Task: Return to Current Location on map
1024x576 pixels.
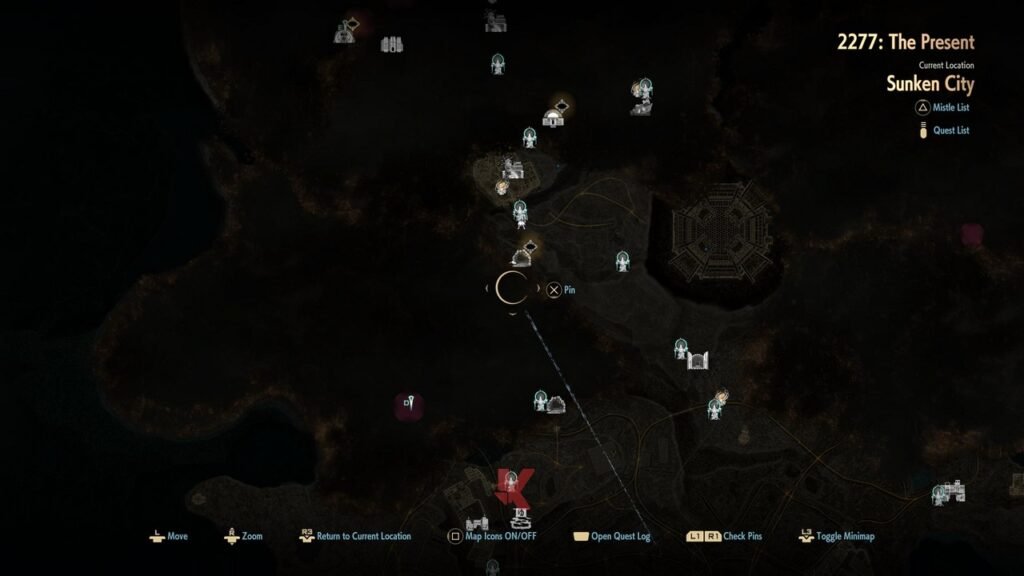Action: [363, 536]
